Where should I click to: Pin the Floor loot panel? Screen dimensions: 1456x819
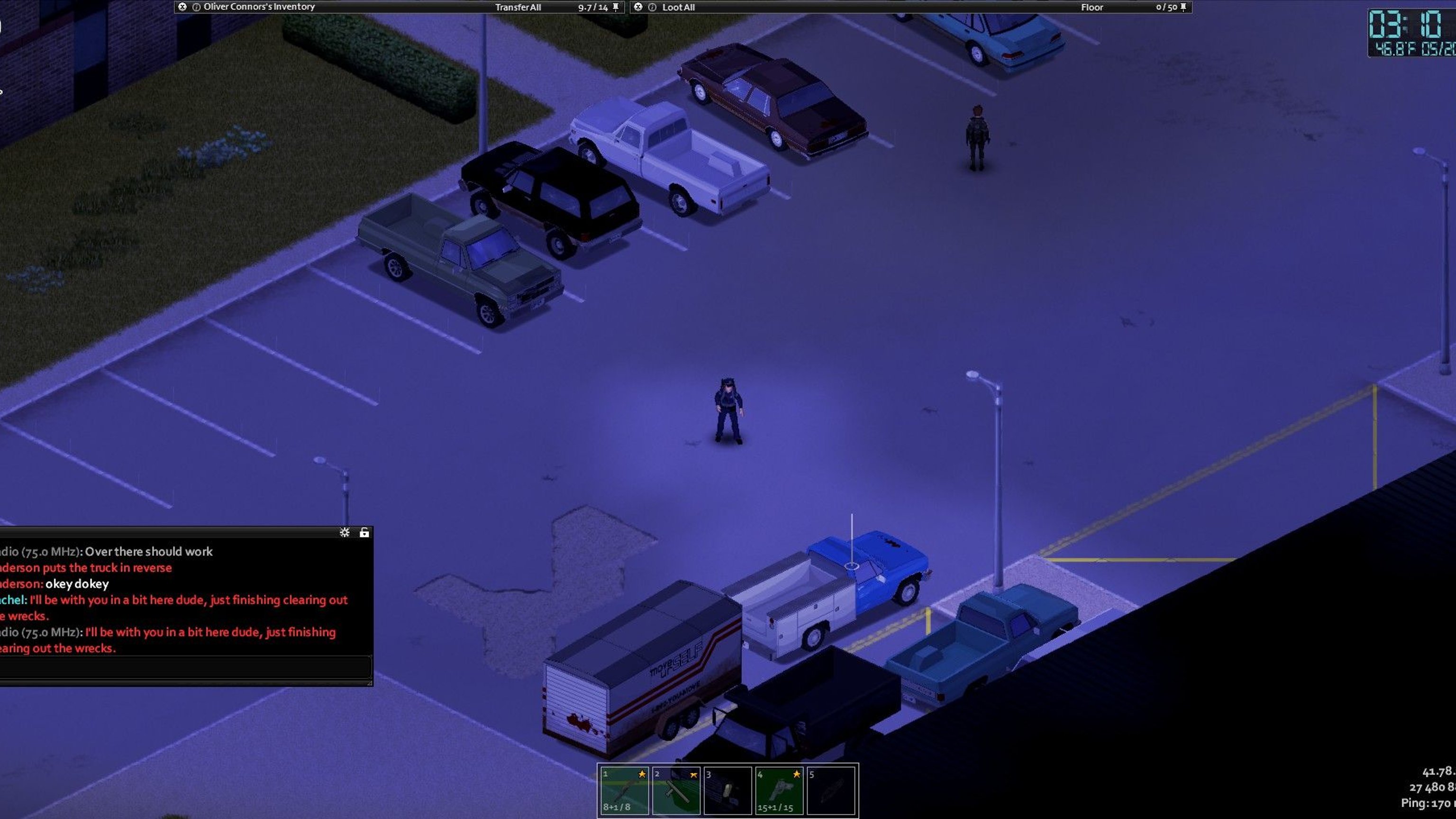point(1183,8)
